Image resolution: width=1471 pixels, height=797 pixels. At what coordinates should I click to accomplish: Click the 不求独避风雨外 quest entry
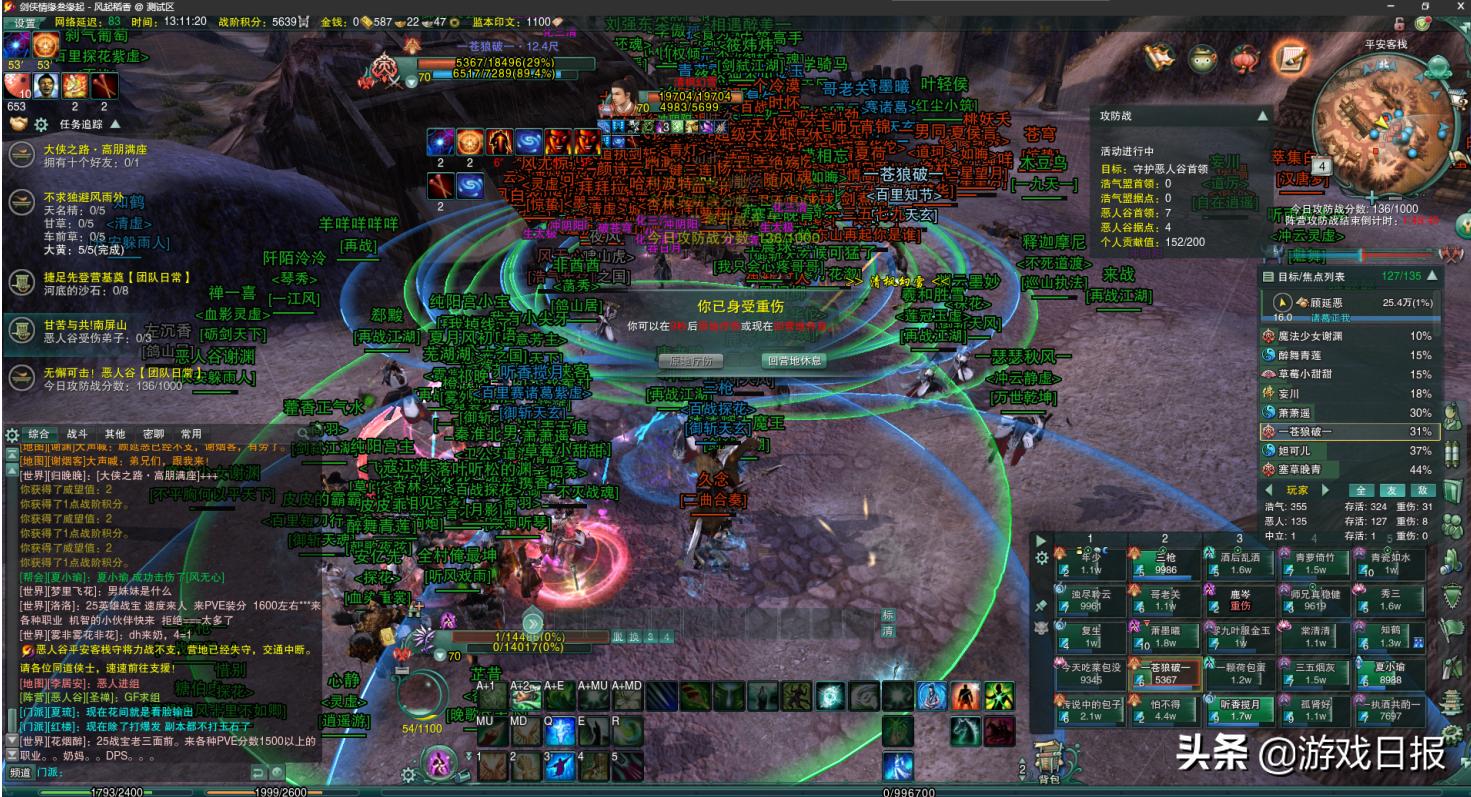[85, 197]
